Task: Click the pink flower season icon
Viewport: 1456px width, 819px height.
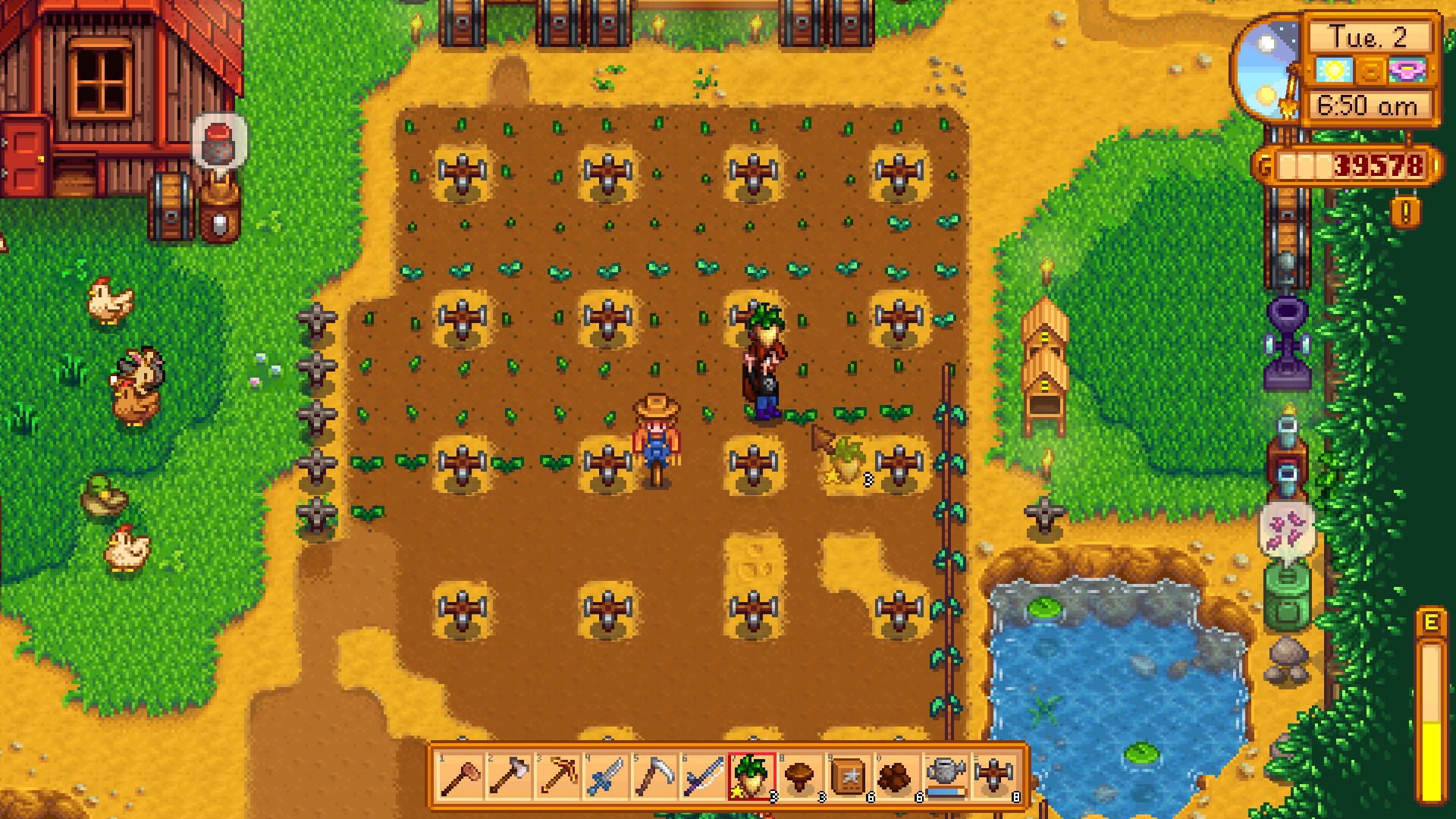Action: tap(1407, 70)
